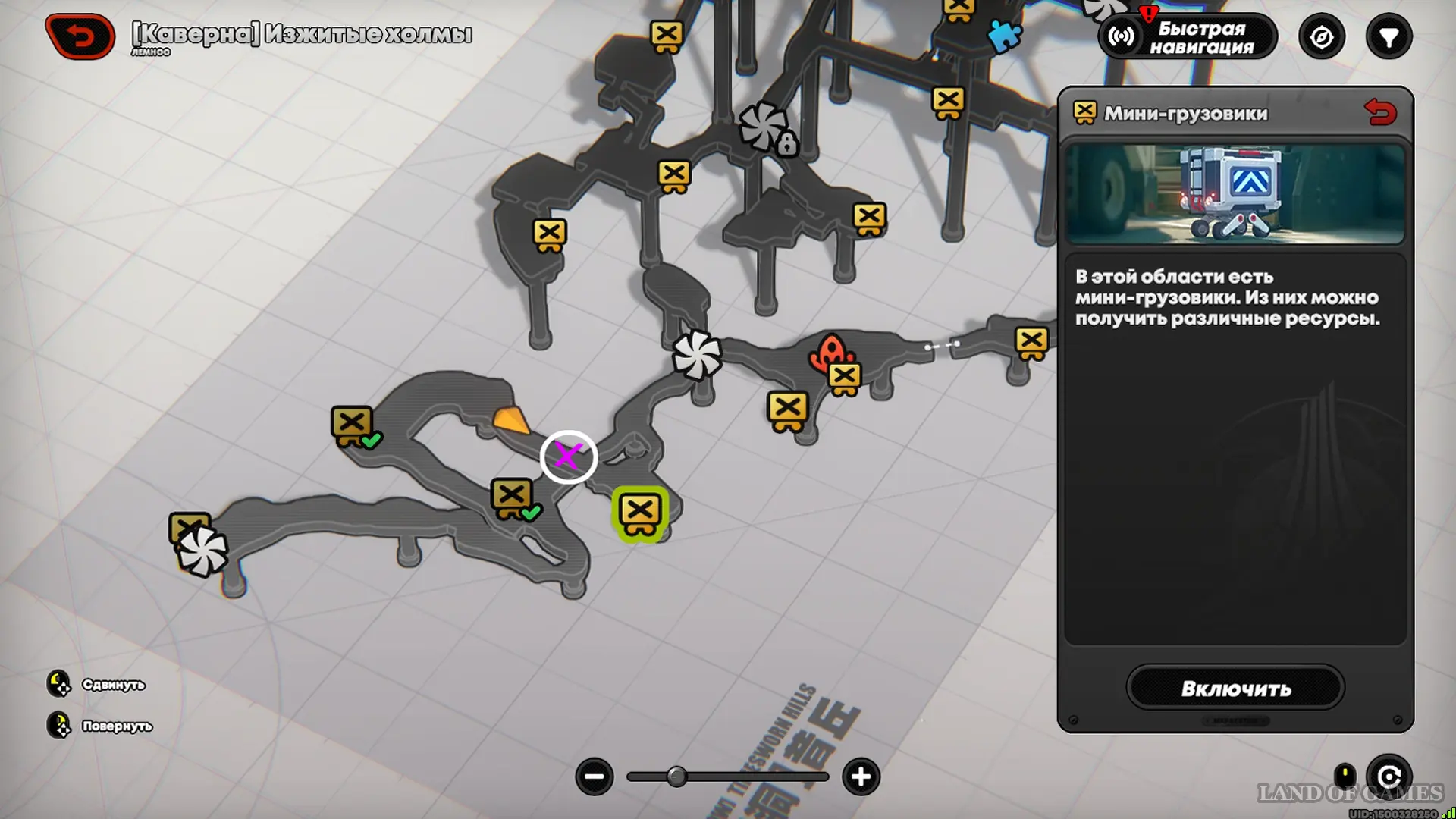Select the locked pinwheel teleport marker
The height and width of the screenshot is (819, 1456).
767,127
